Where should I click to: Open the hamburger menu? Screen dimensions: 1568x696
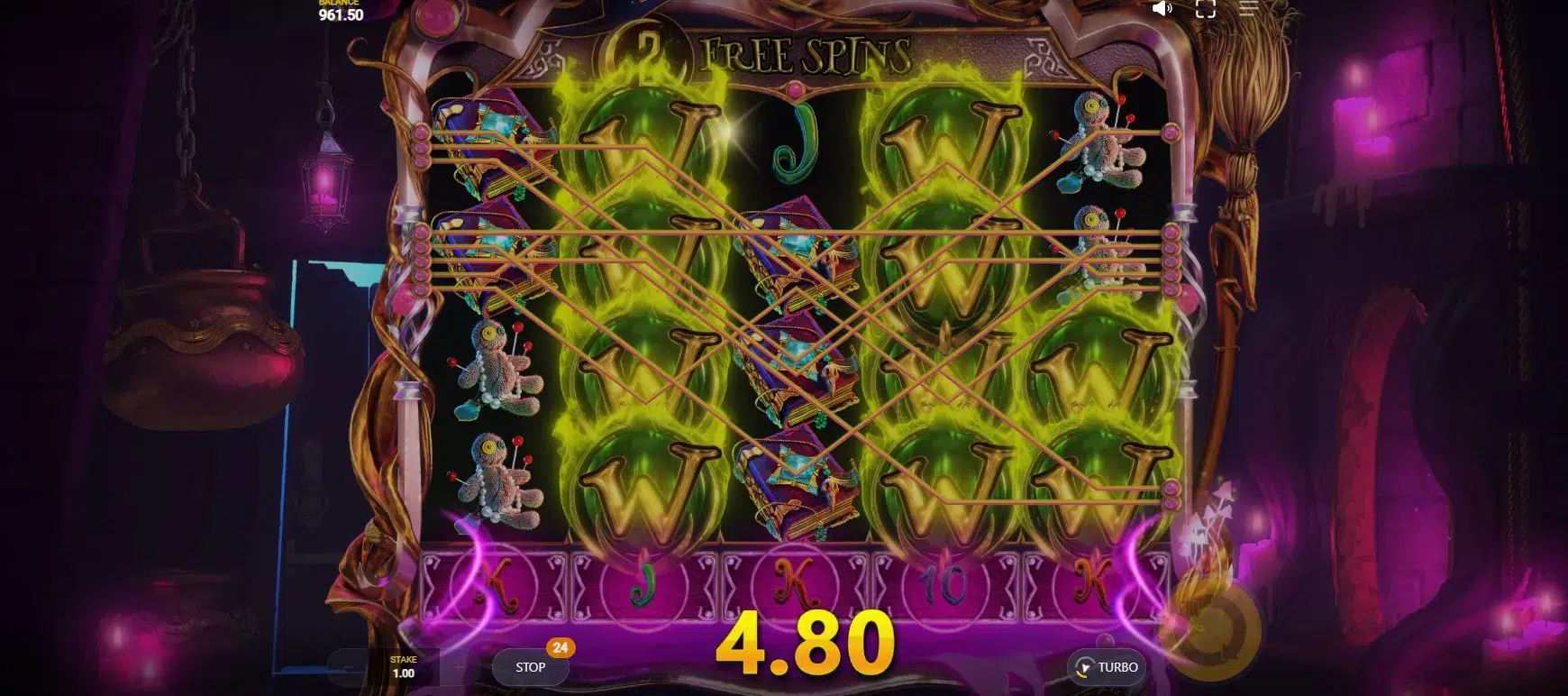(x=1248, y=9)
